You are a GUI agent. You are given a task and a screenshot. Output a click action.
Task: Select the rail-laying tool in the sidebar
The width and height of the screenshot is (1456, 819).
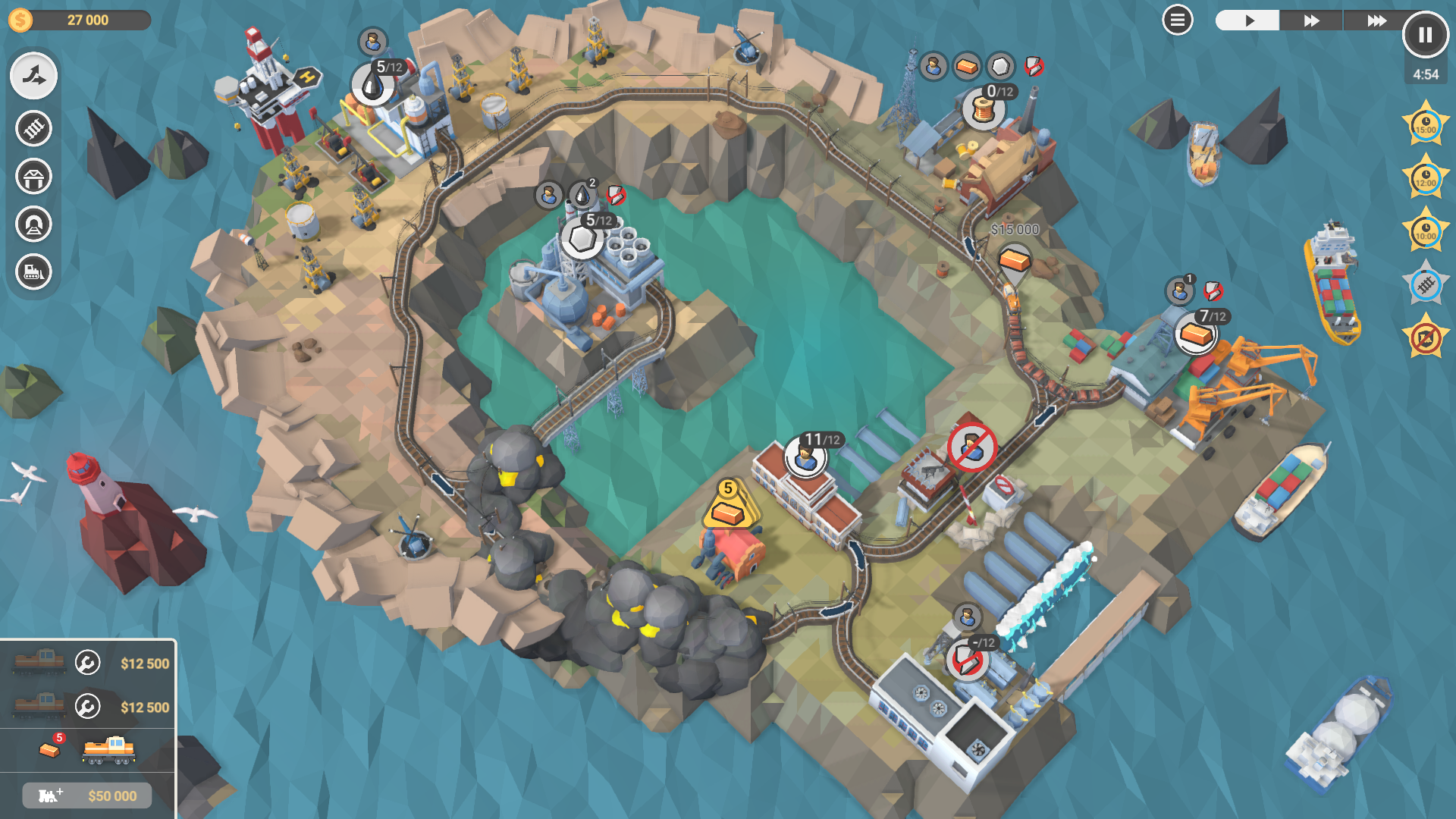click(33, 129)
